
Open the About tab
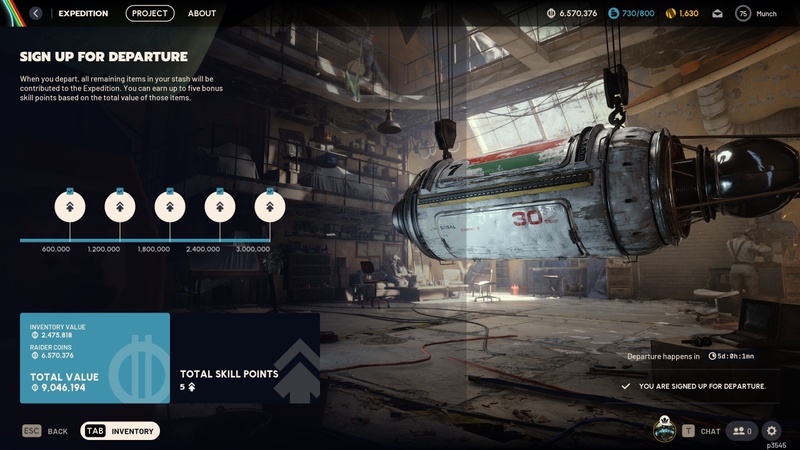click(x=202, y=14)
